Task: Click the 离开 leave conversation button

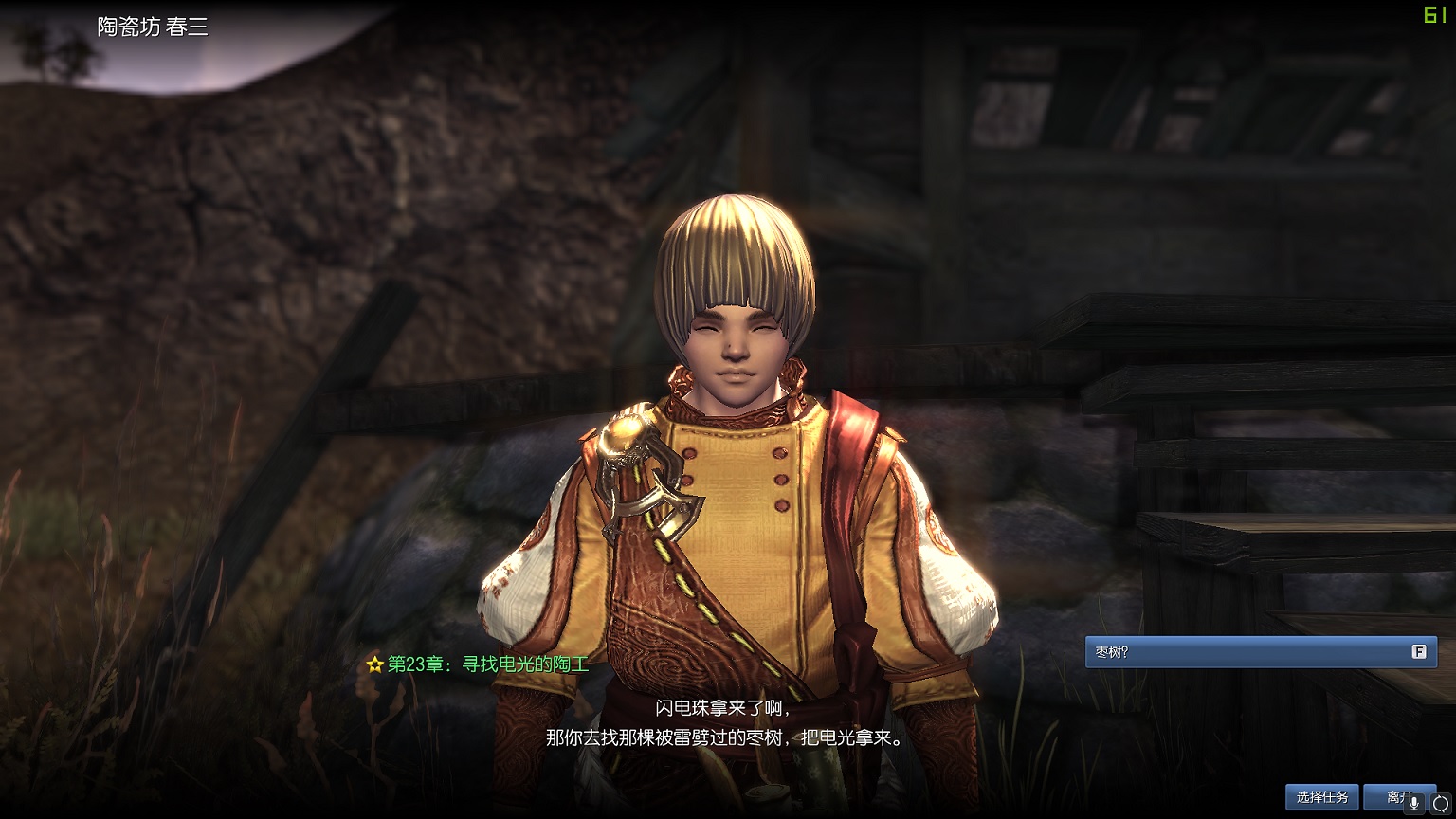Action: [x=1388, y=797]
